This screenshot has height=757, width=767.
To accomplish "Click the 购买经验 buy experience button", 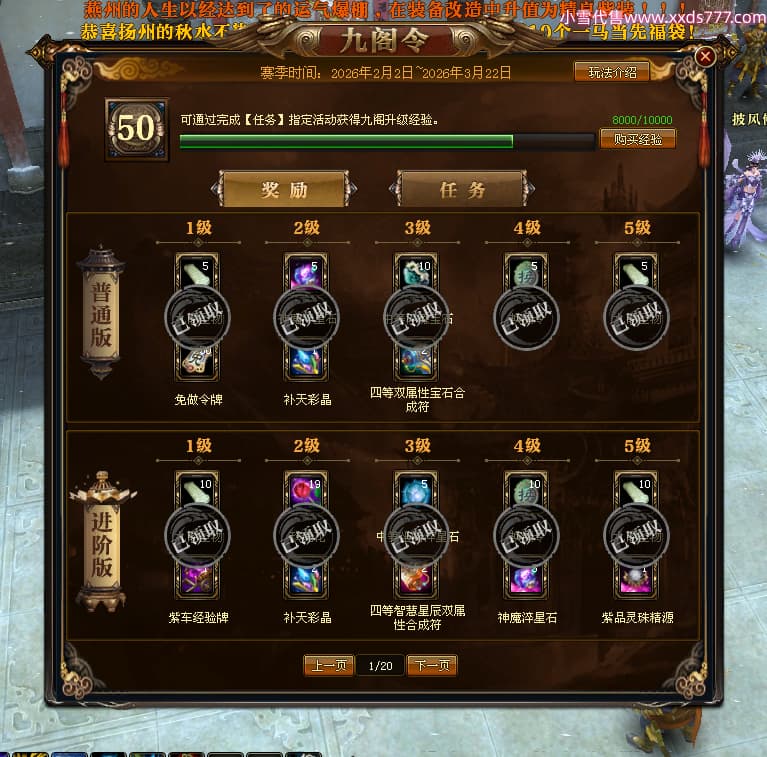I will [x=637, y=139].
